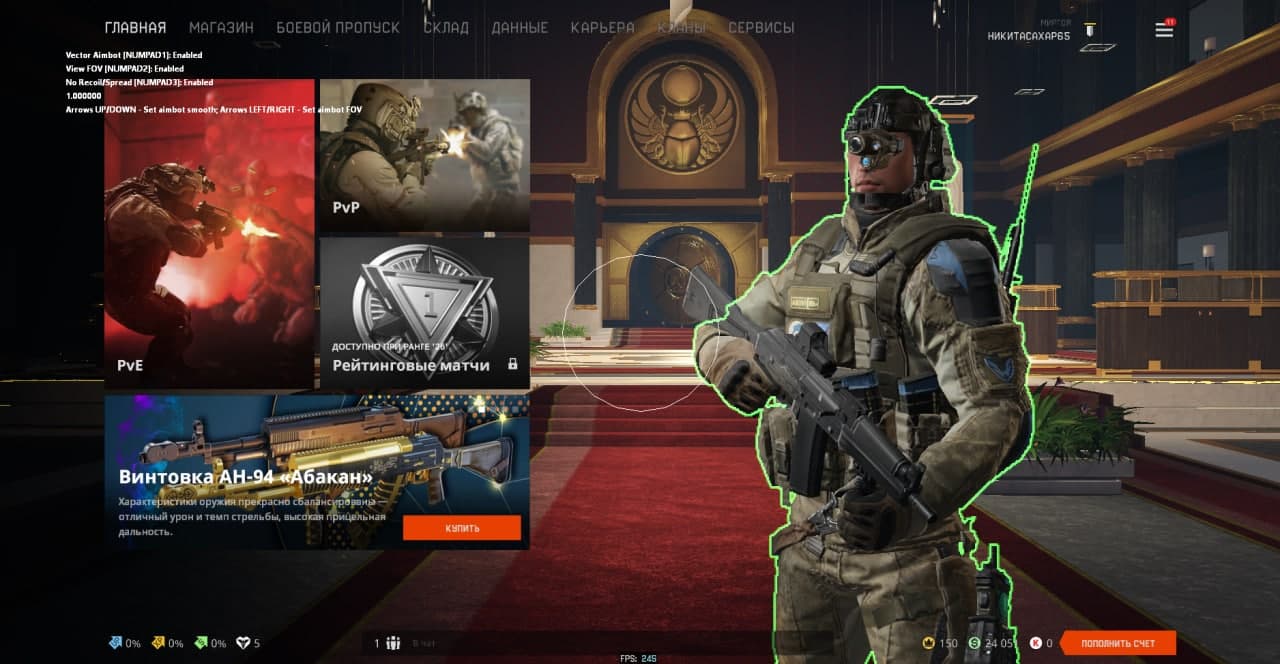Switch to the ГЛАВНАЯ tab

[135, 28]
